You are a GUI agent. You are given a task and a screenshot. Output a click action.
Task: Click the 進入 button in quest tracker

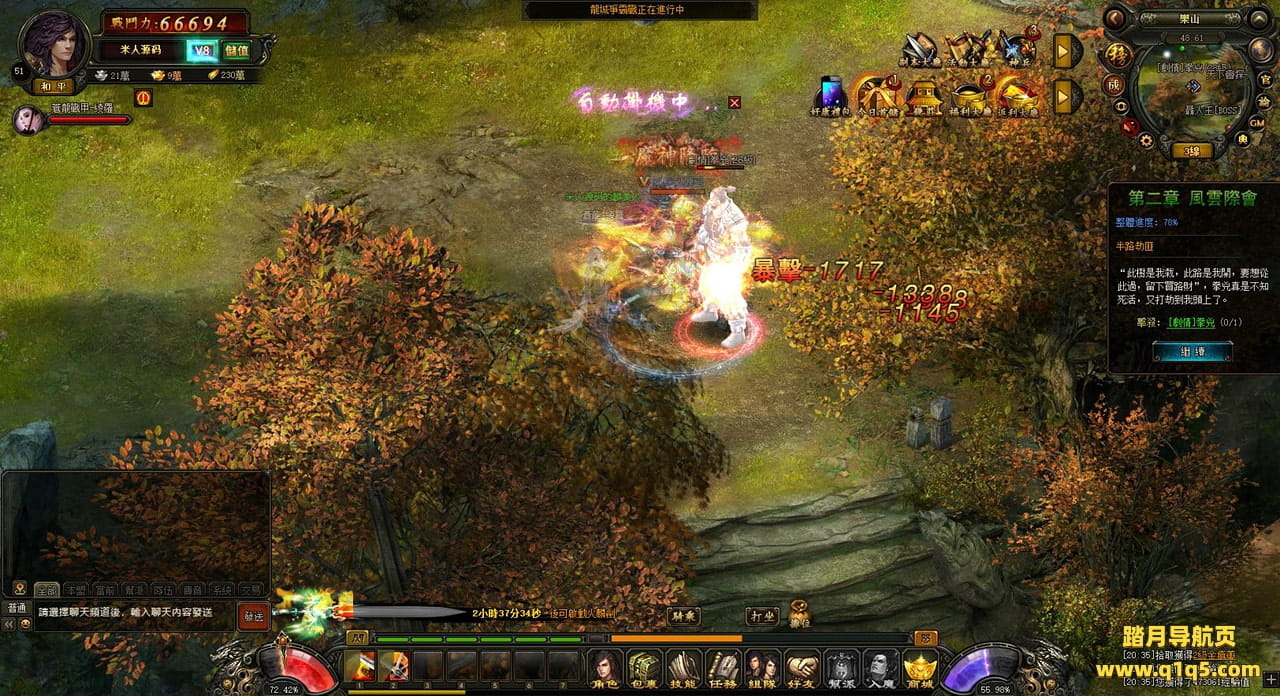coord(1192,351)
